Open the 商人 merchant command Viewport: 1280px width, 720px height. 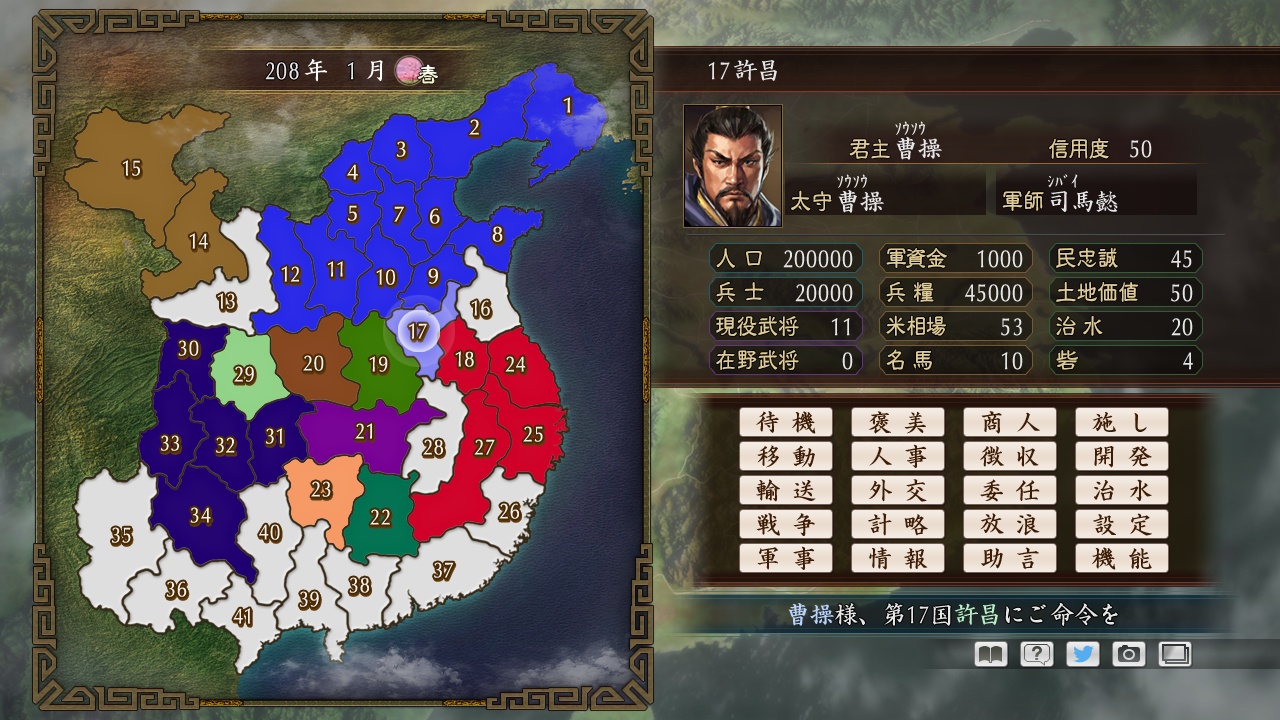(1010, 422)
